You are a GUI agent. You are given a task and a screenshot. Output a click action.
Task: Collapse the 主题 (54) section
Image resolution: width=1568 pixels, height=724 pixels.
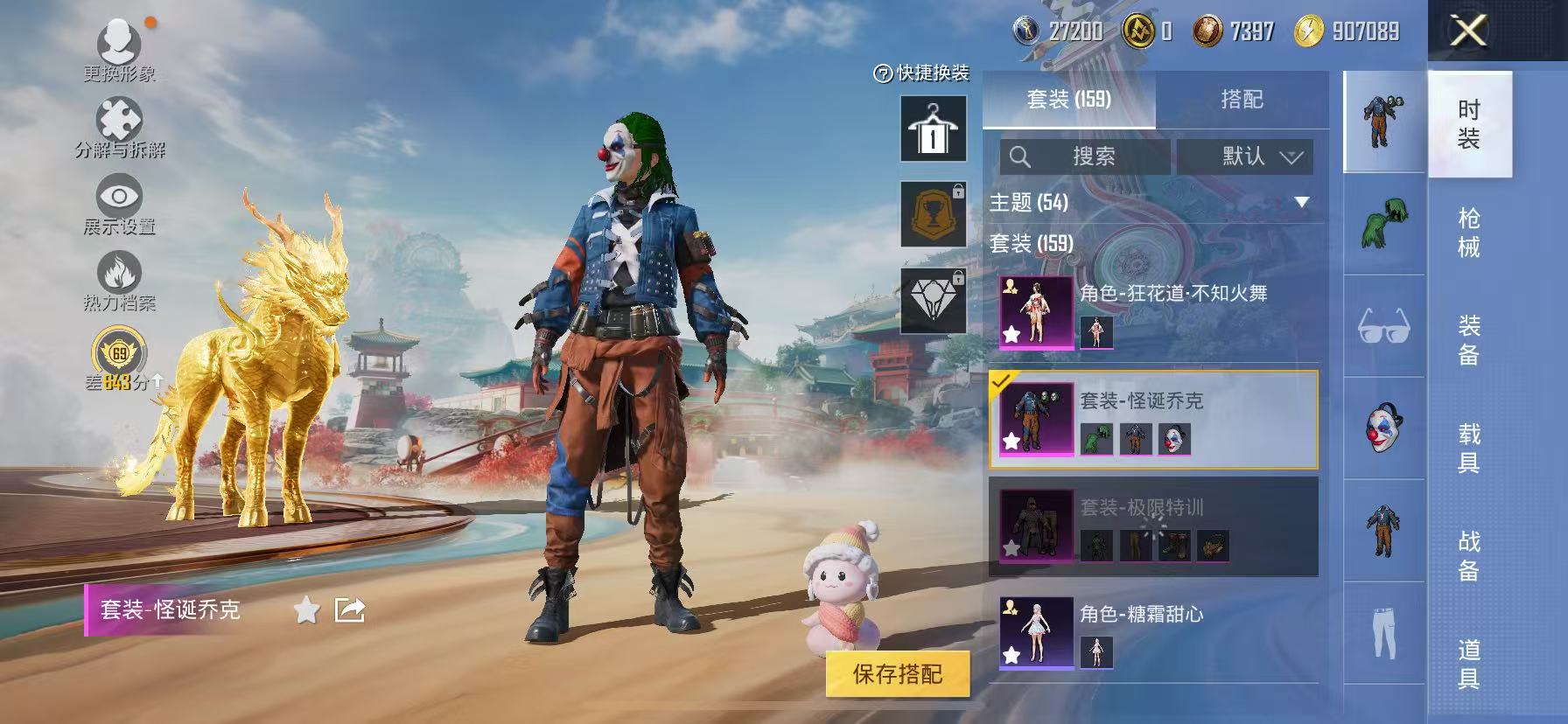(x=1301, y=201)
